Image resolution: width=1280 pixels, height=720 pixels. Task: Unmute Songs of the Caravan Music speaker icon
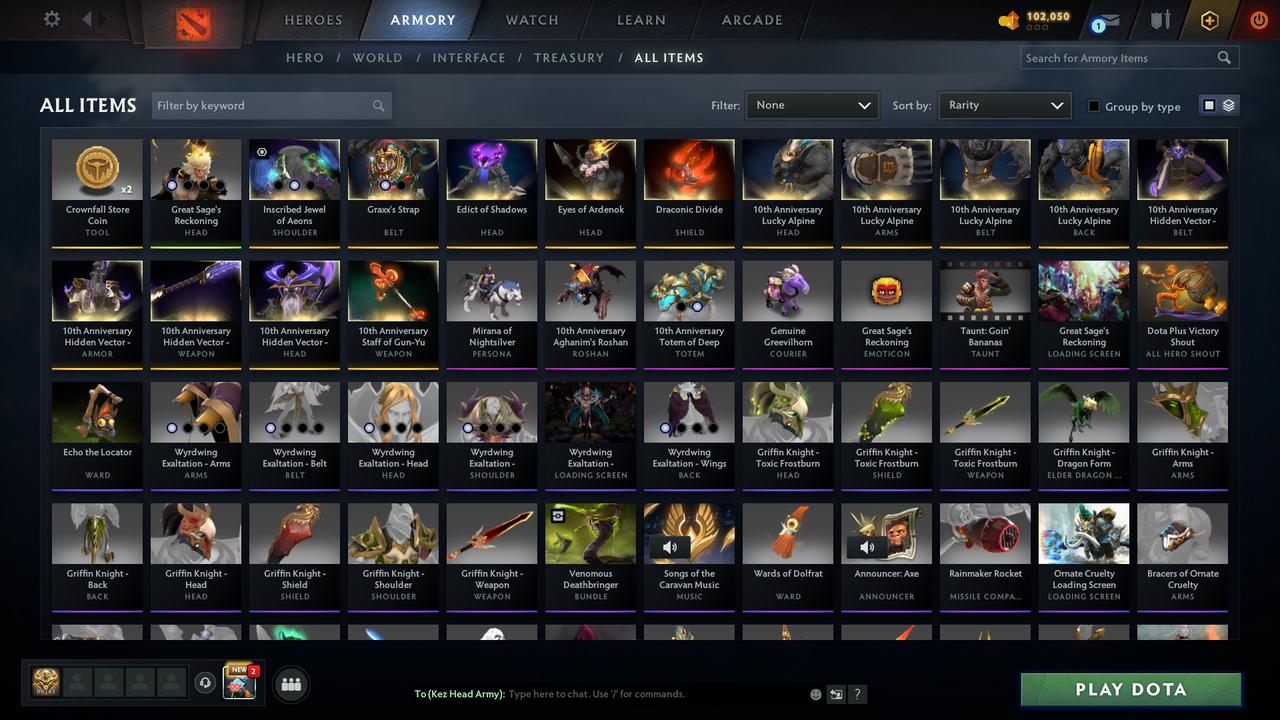[x=671, y=547]
